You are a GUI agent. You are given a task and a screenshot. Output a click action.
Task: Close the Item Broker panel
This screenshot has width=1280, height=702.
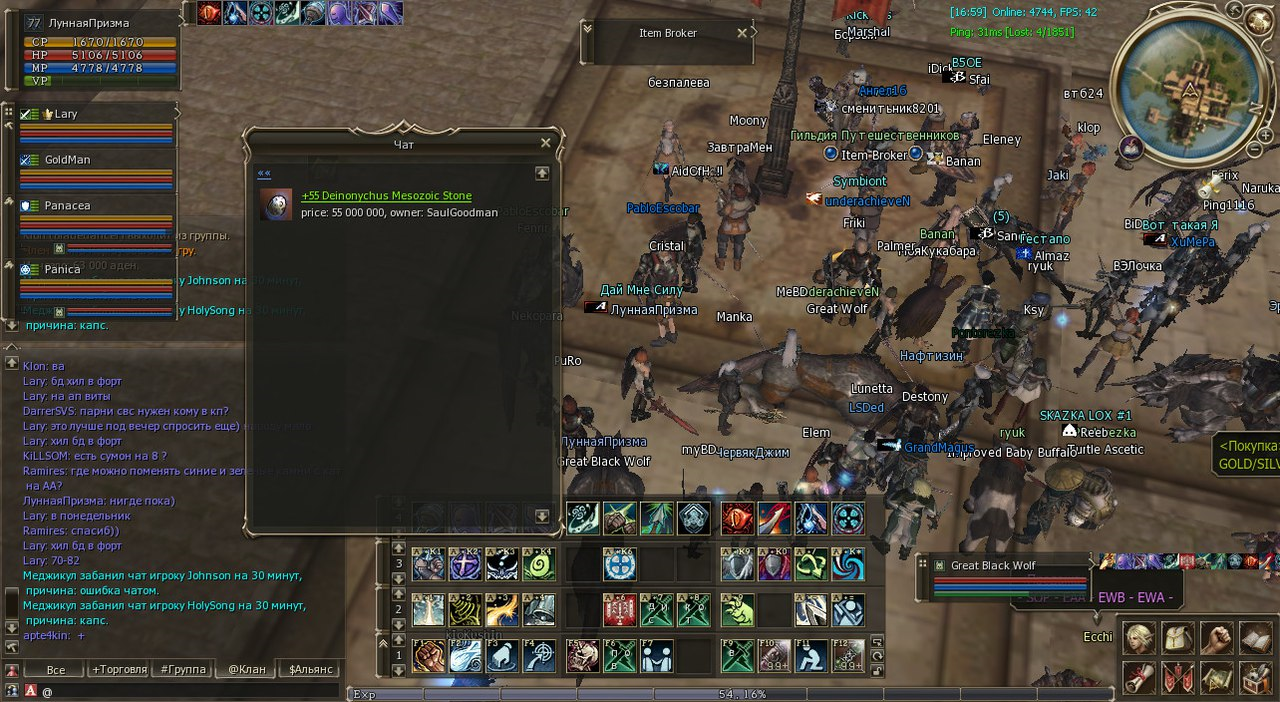(742, 33)
